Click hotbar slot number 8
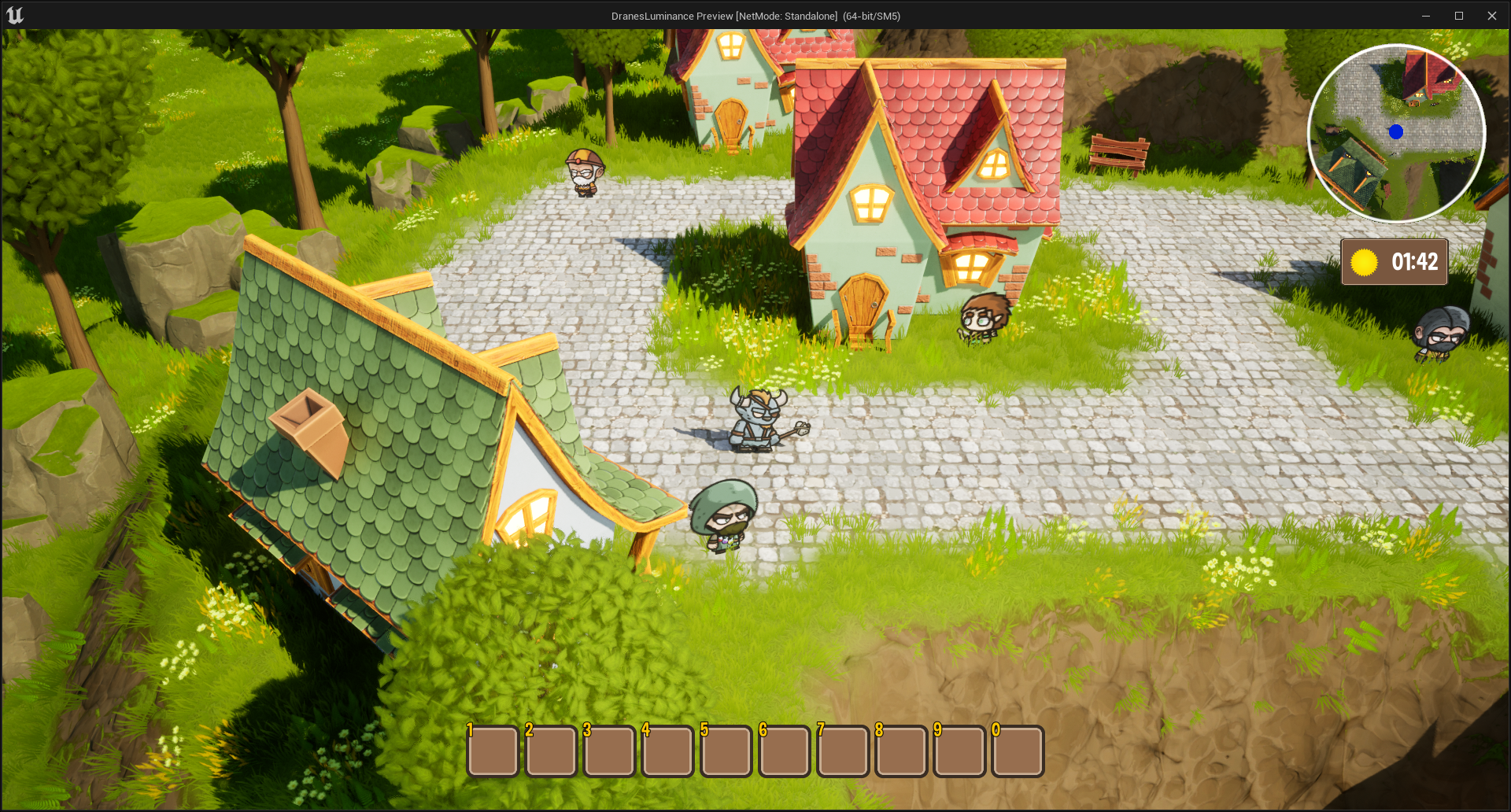Screen dimensions: 1511x812 click(901, 751)
